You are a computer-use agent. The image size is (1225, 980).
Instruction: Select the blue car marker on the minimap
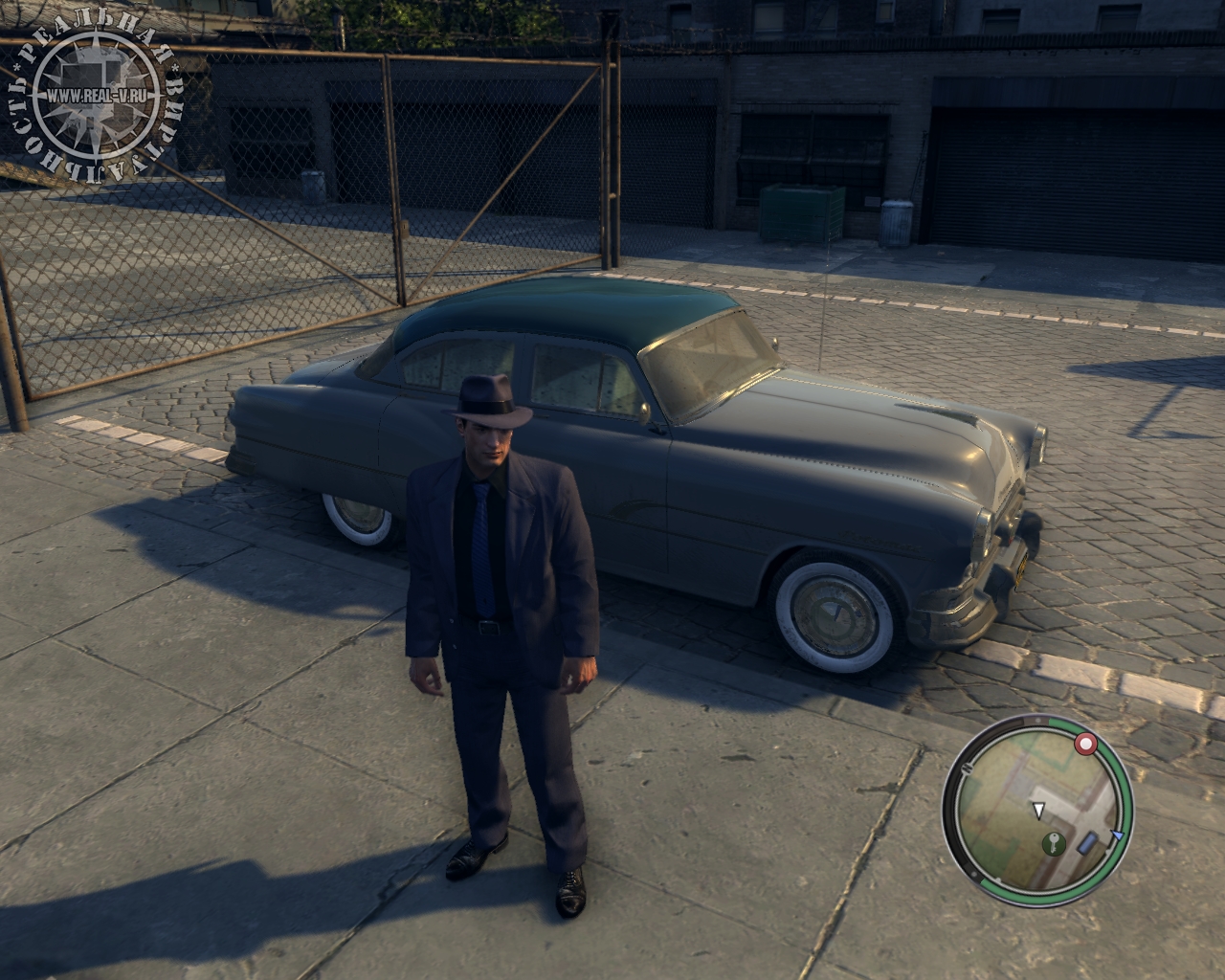(x=1088, y=844)
